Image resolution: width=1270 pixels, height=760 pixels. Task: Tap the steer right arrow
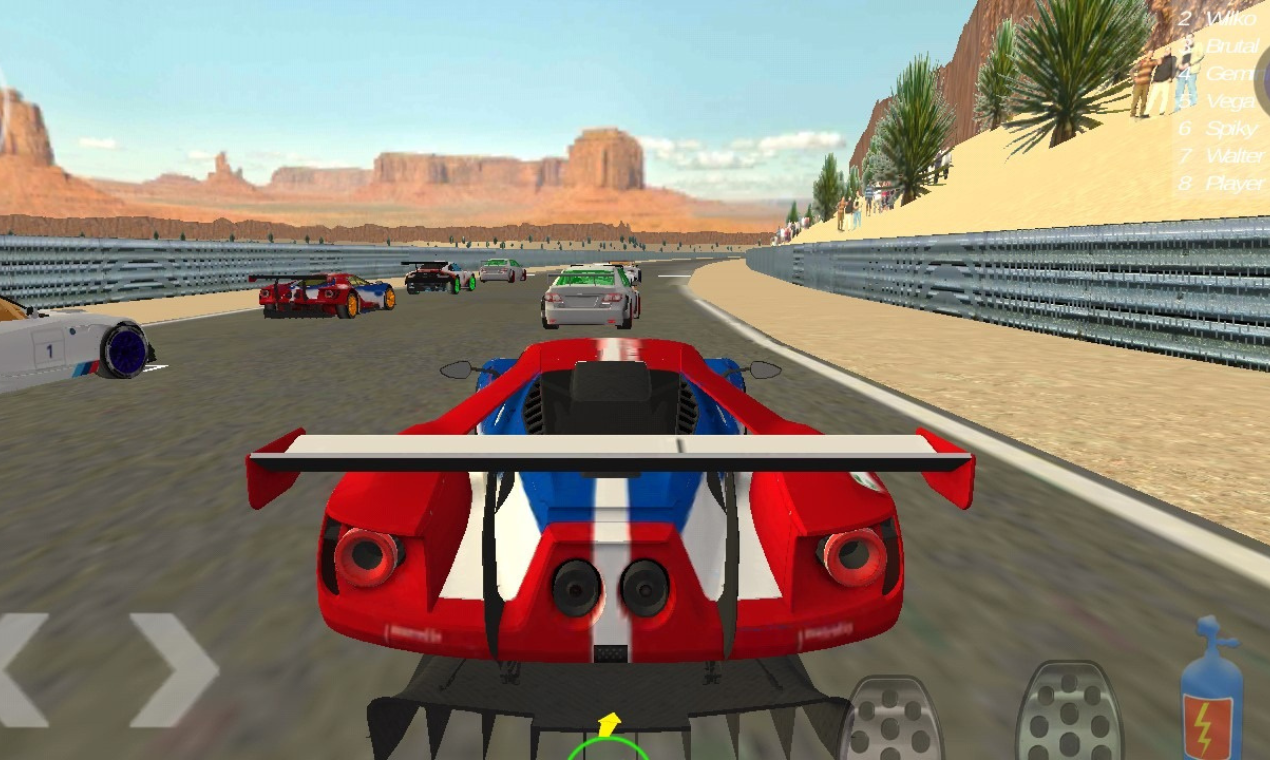click(x=175, y=670)
